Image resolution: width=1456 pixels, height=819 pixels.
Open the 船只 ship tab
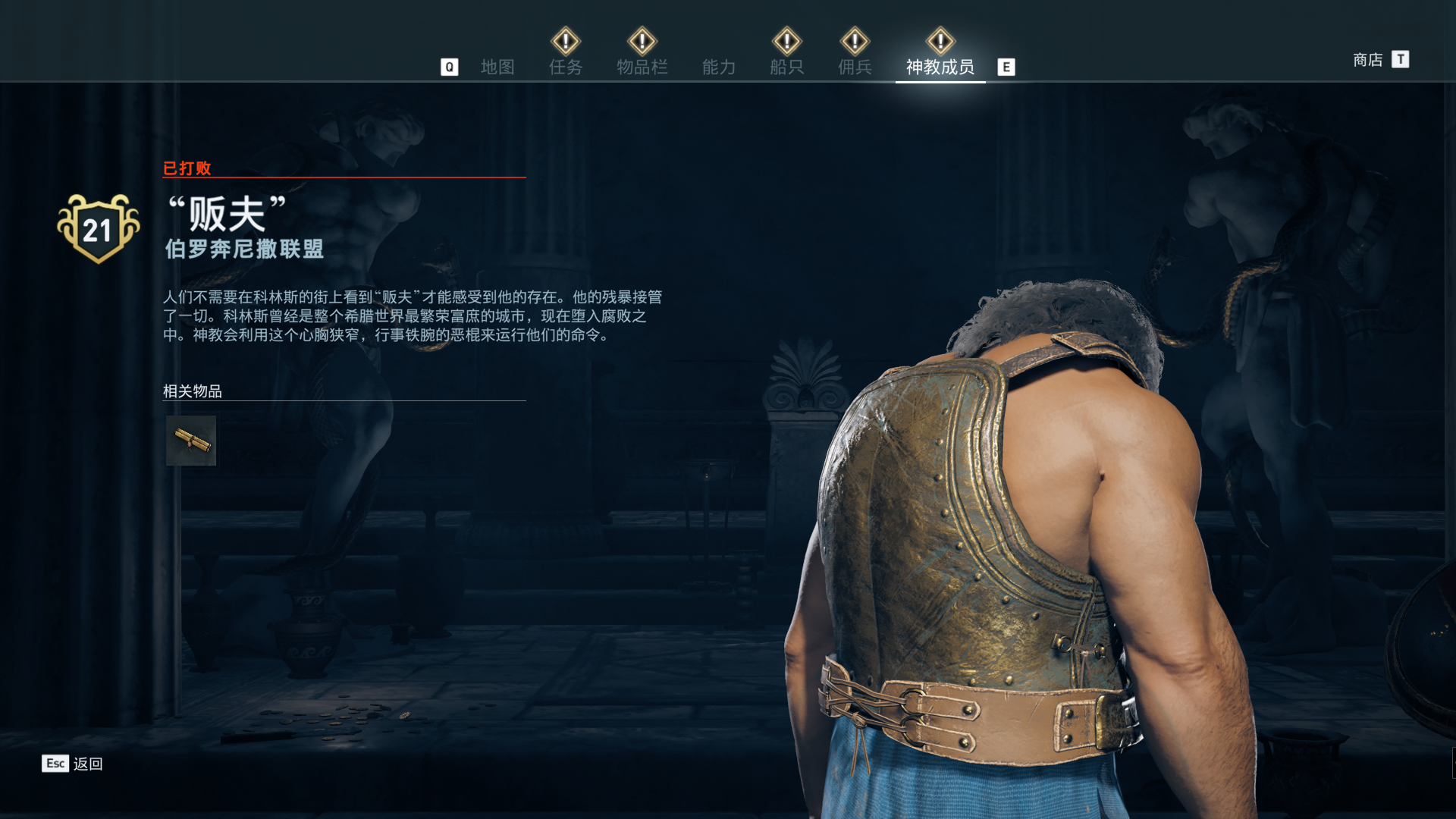786,67
